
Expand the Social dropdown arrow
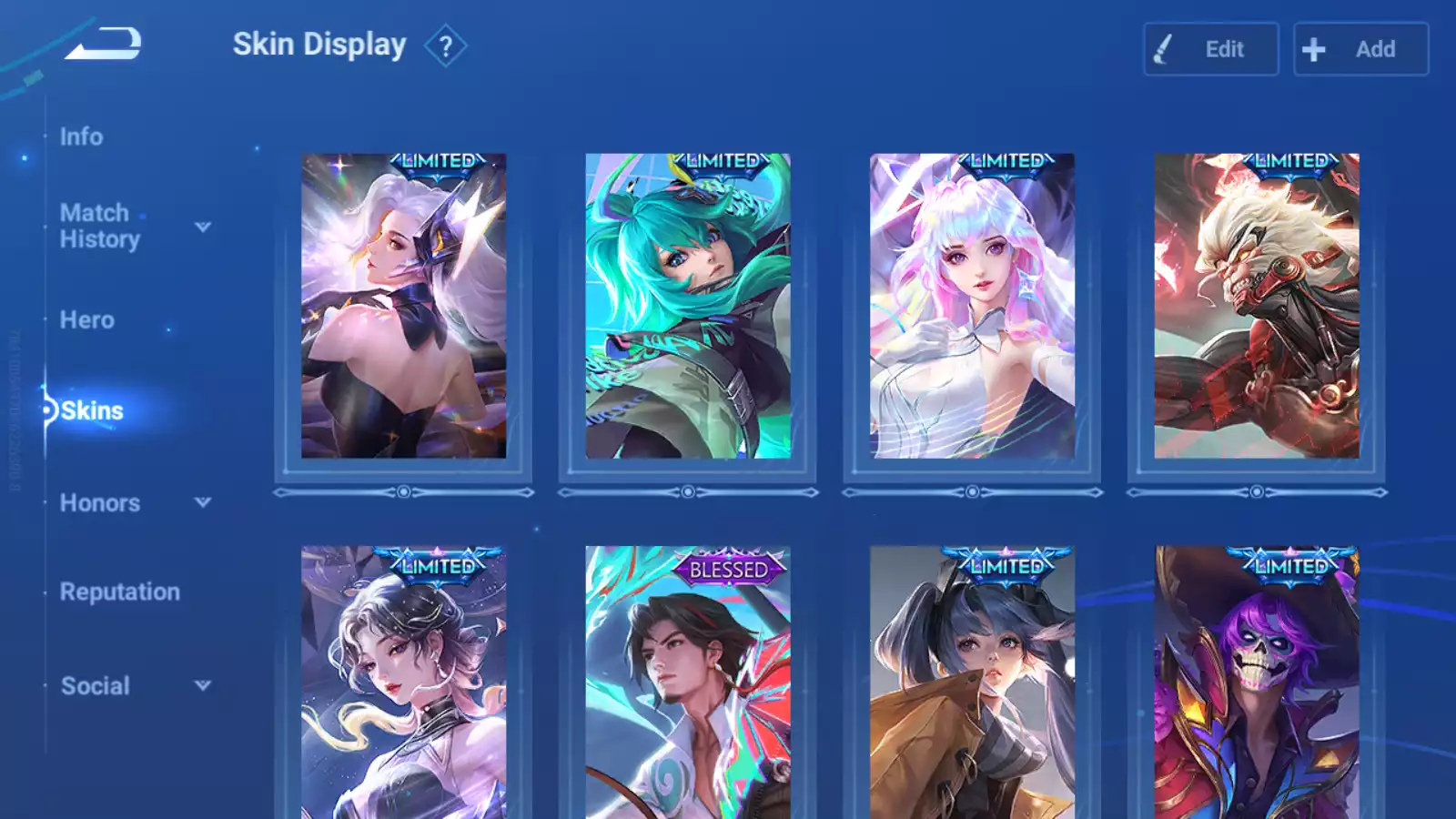[x=203, y=685]
